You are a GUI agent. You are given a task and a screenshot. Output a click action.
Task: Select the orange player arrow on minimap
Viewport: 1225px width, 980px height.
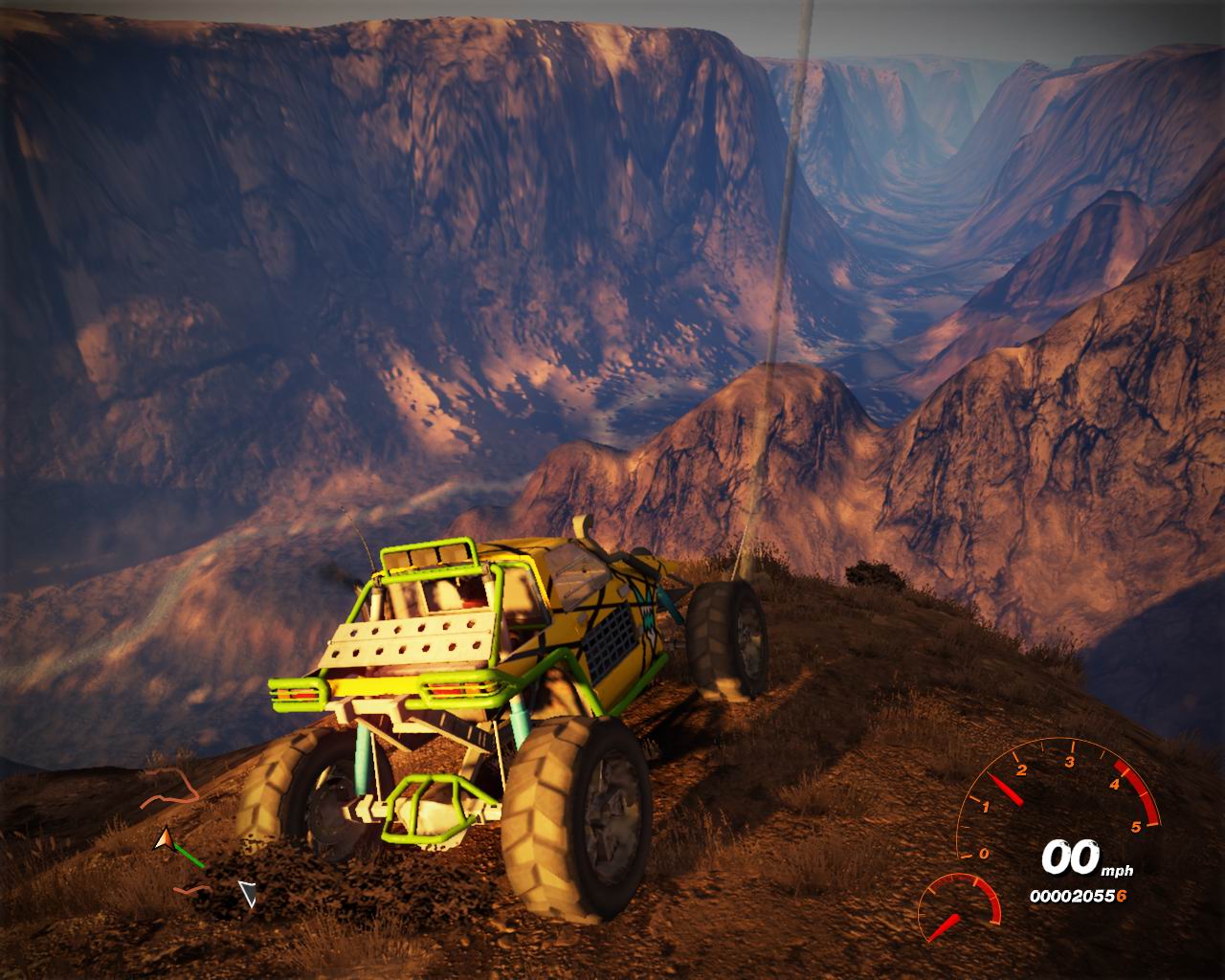[165, 840]
